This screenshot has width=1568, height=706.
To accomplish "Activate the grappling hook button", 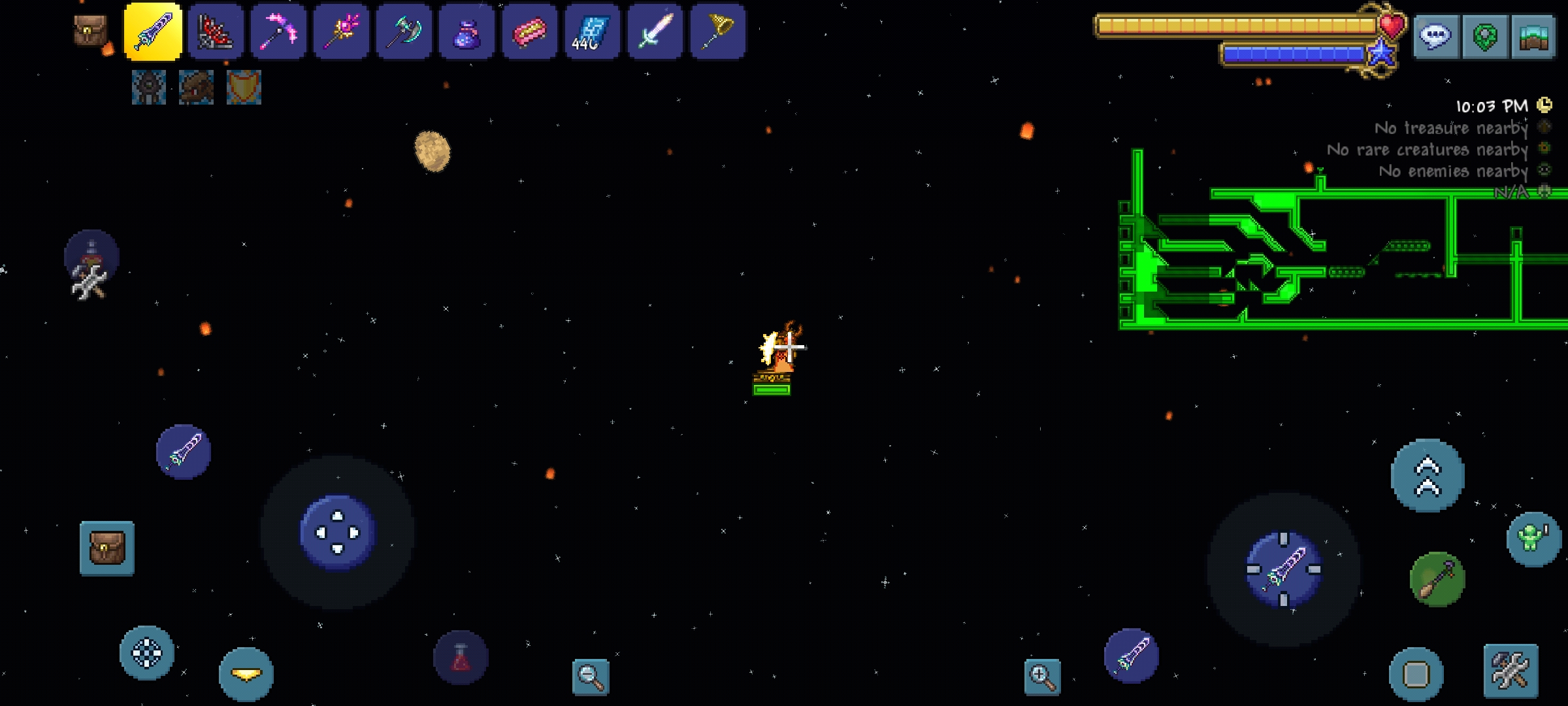I will (x=1437, y=579).
